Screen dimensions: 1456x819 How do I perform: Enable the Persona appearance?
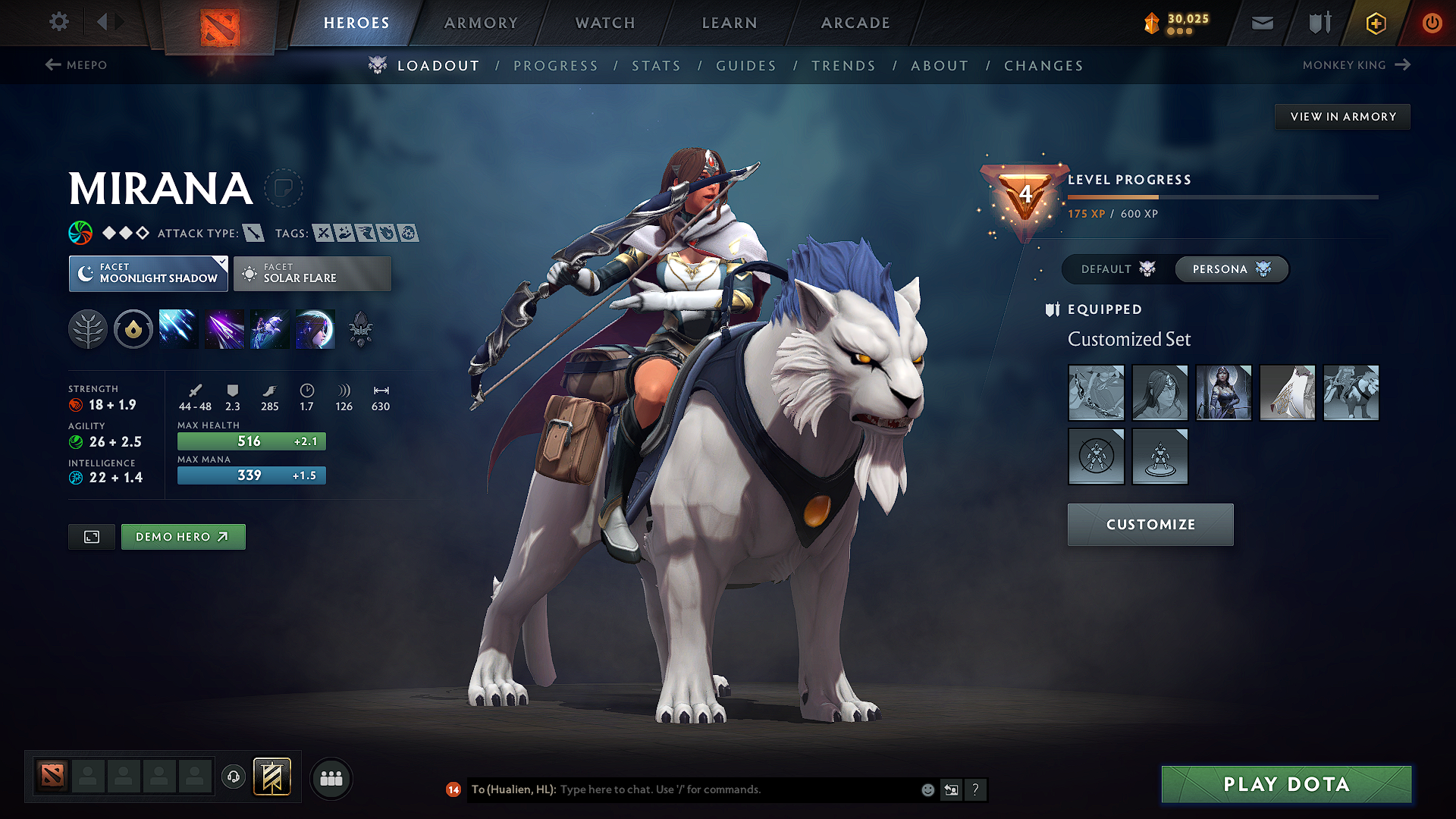point(1230,269)
